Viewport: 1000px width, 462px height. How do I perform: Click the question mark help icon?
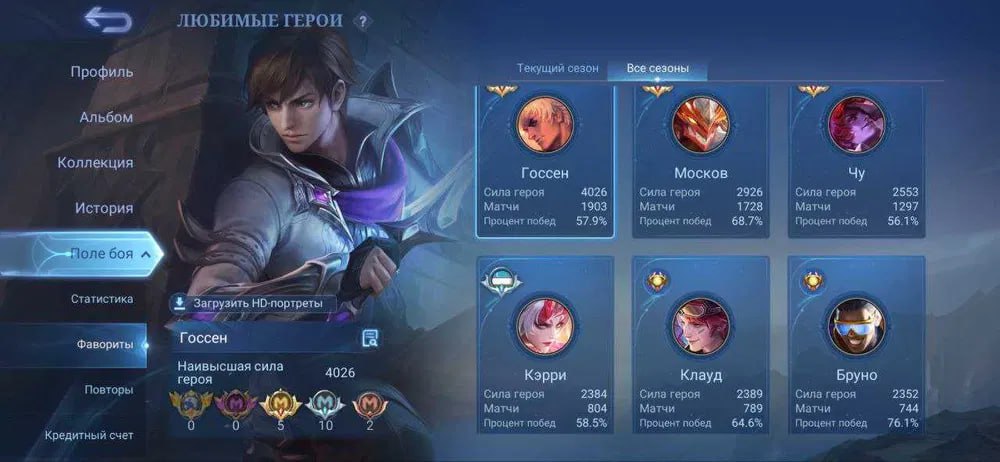tap(362, 21)
